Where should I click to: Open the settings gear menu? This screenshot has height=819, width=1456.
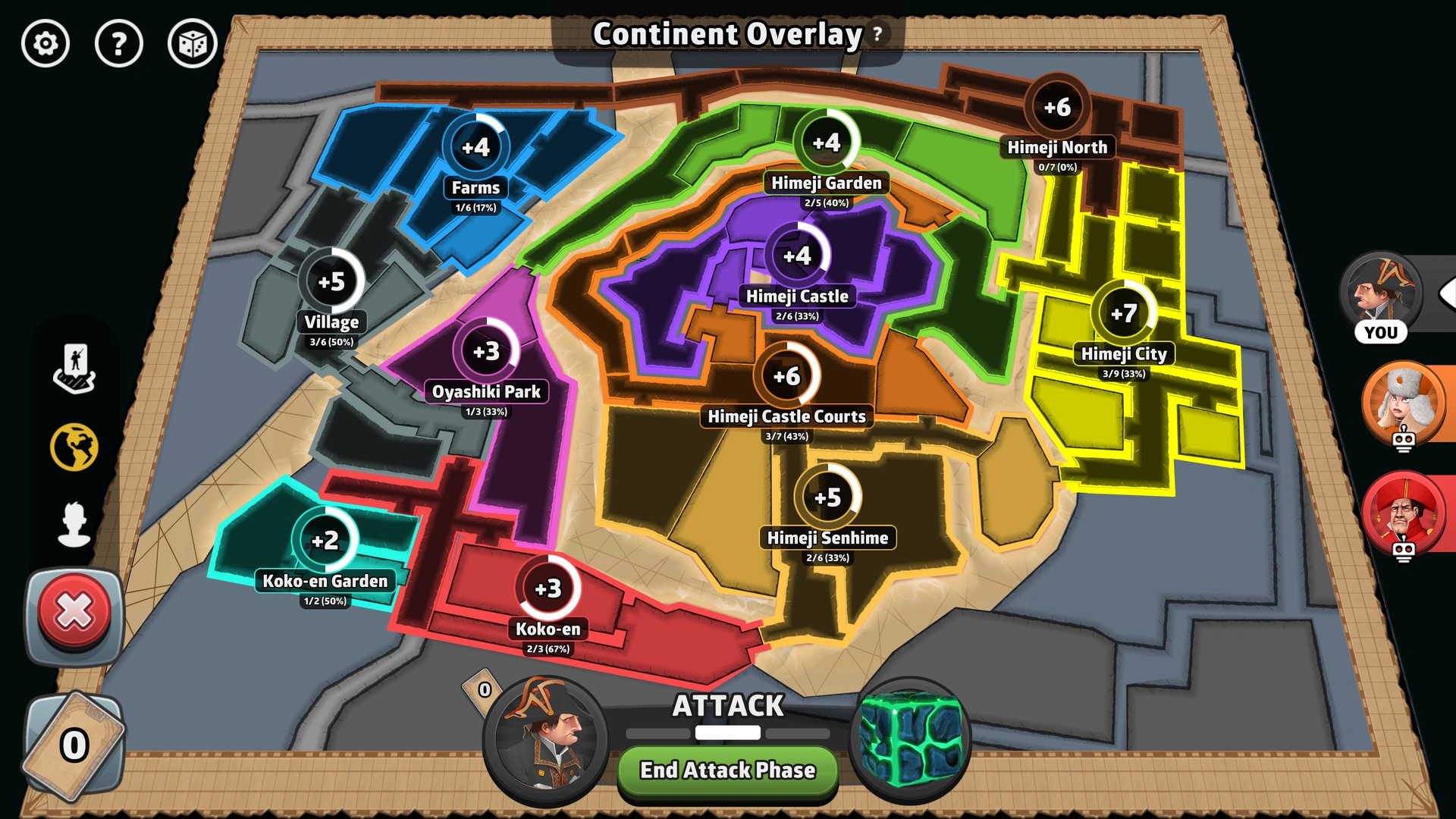(45, 45)
